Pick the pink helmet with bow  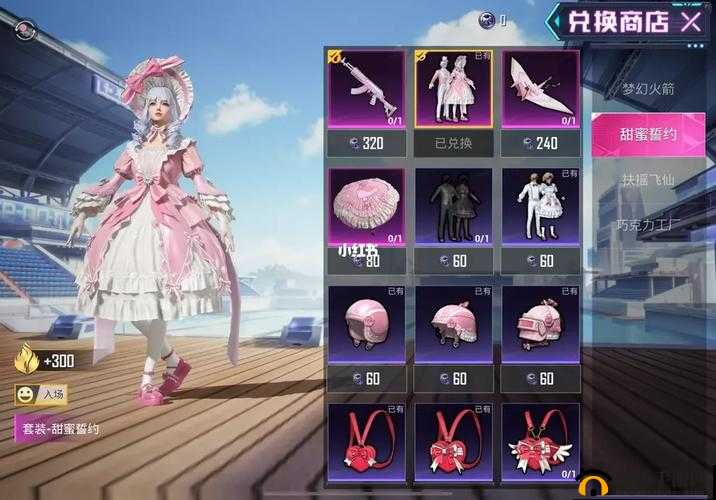pyautogui.click(x=453, y=325)
